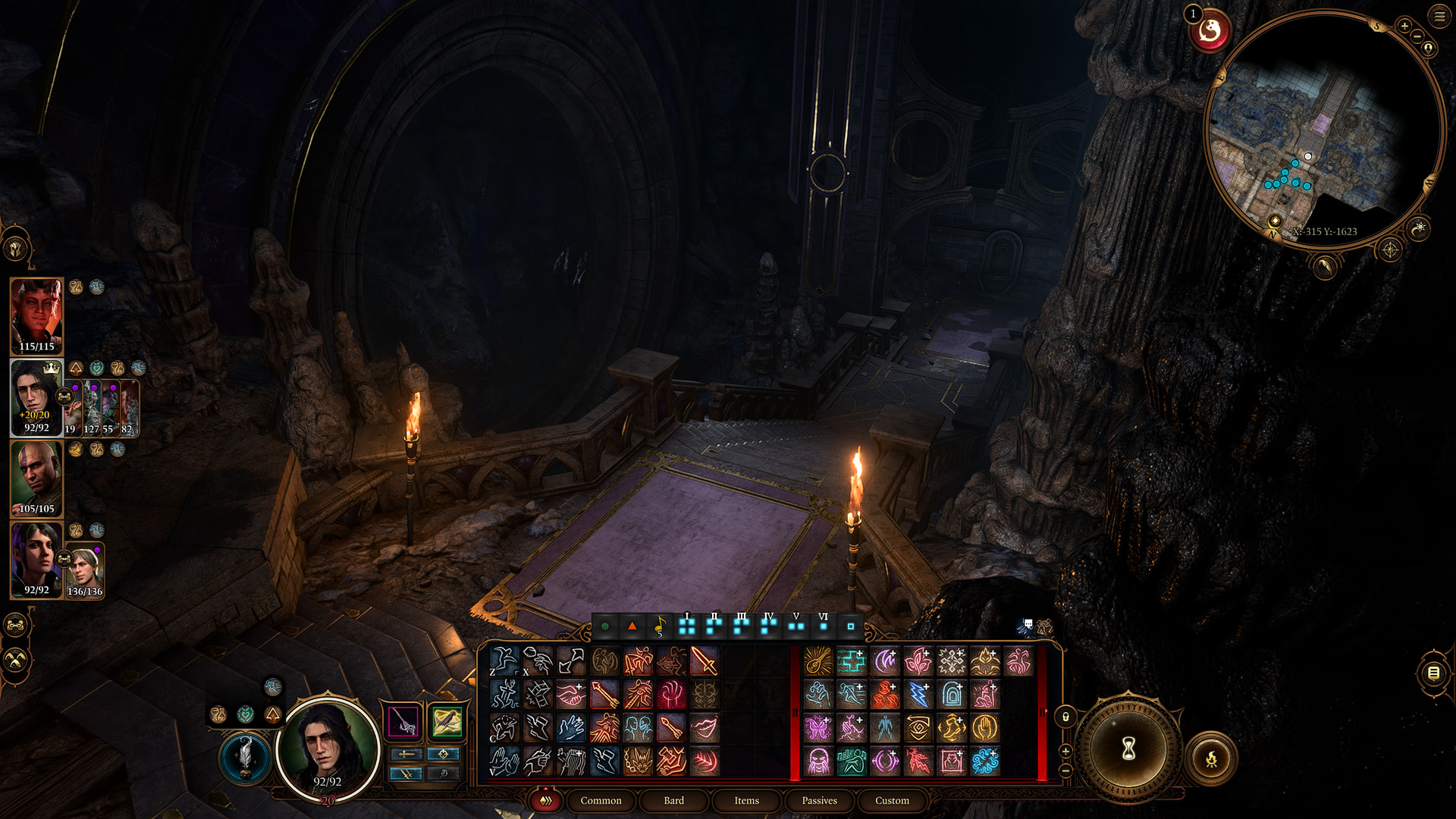Use the sword main hand attack
Screen dimensions: 1456x819
(704, 661)
